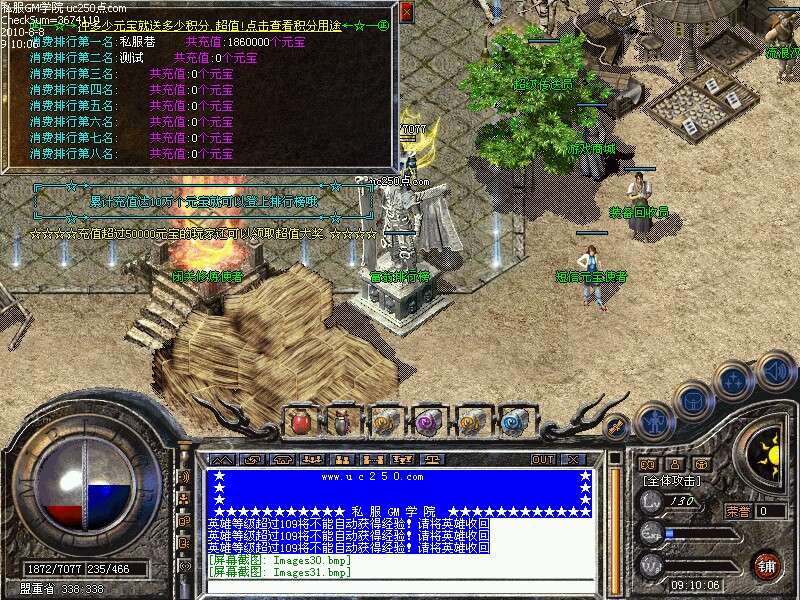Click the OUT button above chat

(x=542, y=460)
